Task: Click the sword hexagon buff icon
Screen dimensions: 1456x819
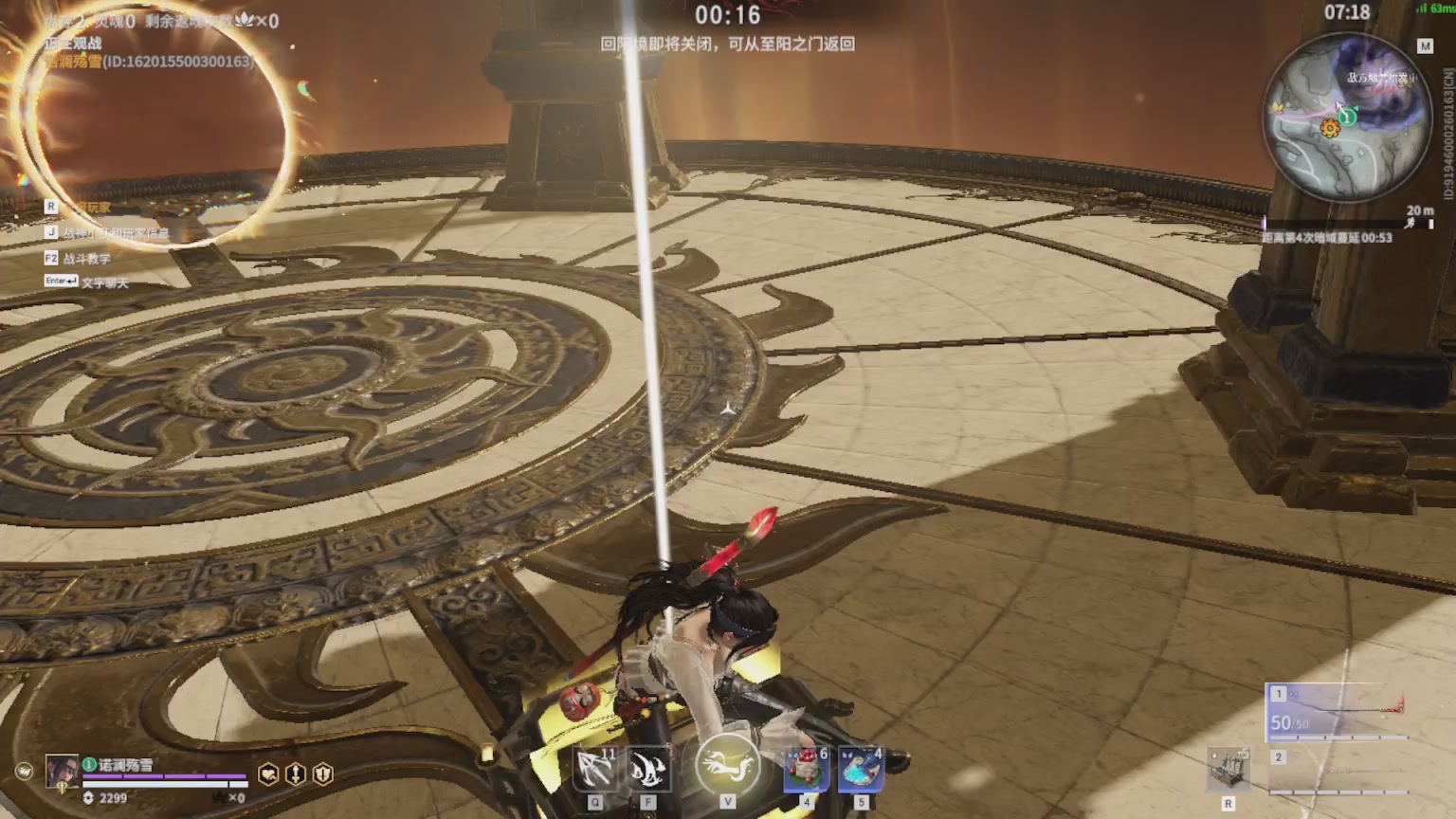Action: [x=296, y=774]
